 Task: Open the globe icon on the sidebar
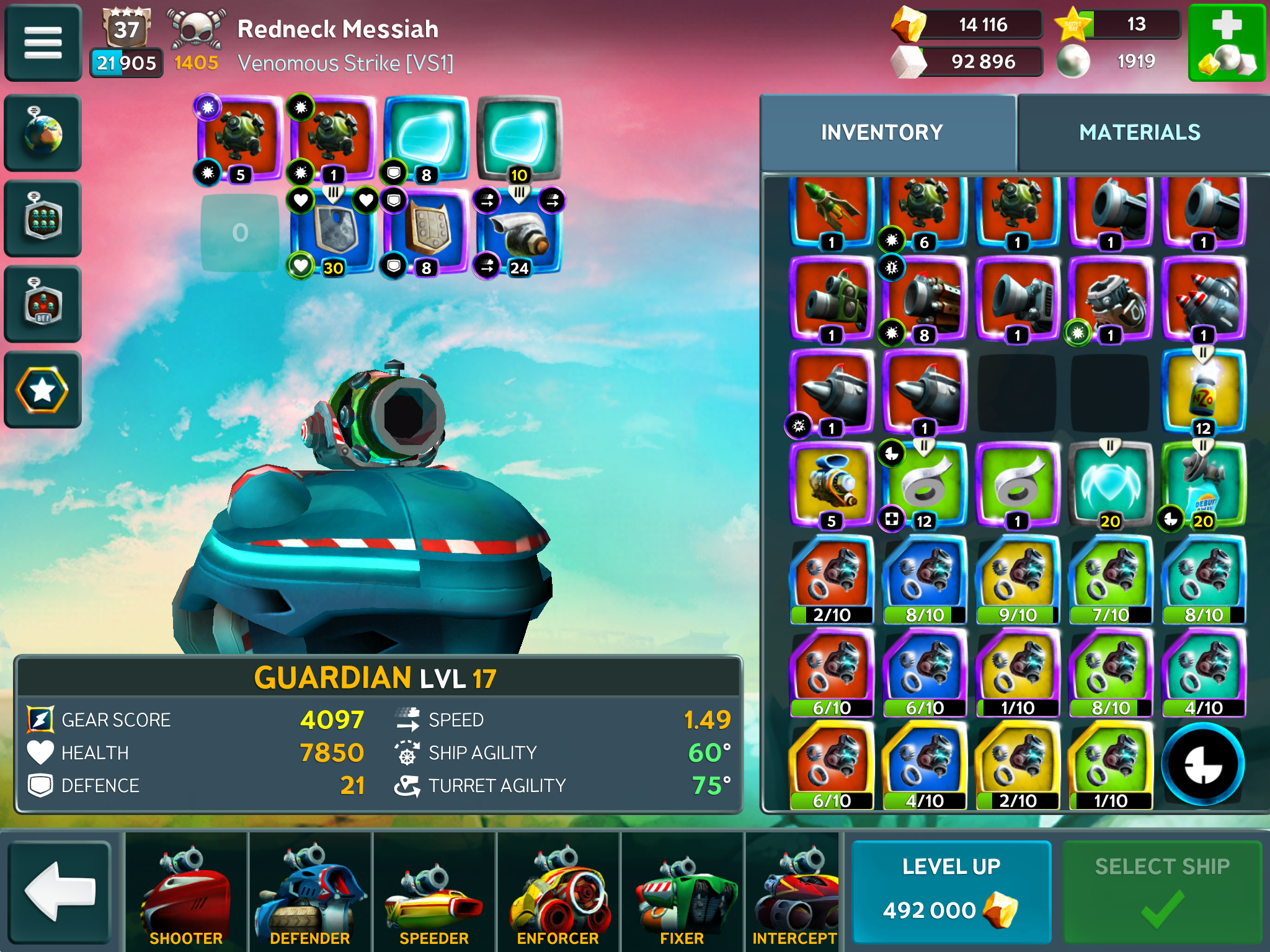pos(43,133)
